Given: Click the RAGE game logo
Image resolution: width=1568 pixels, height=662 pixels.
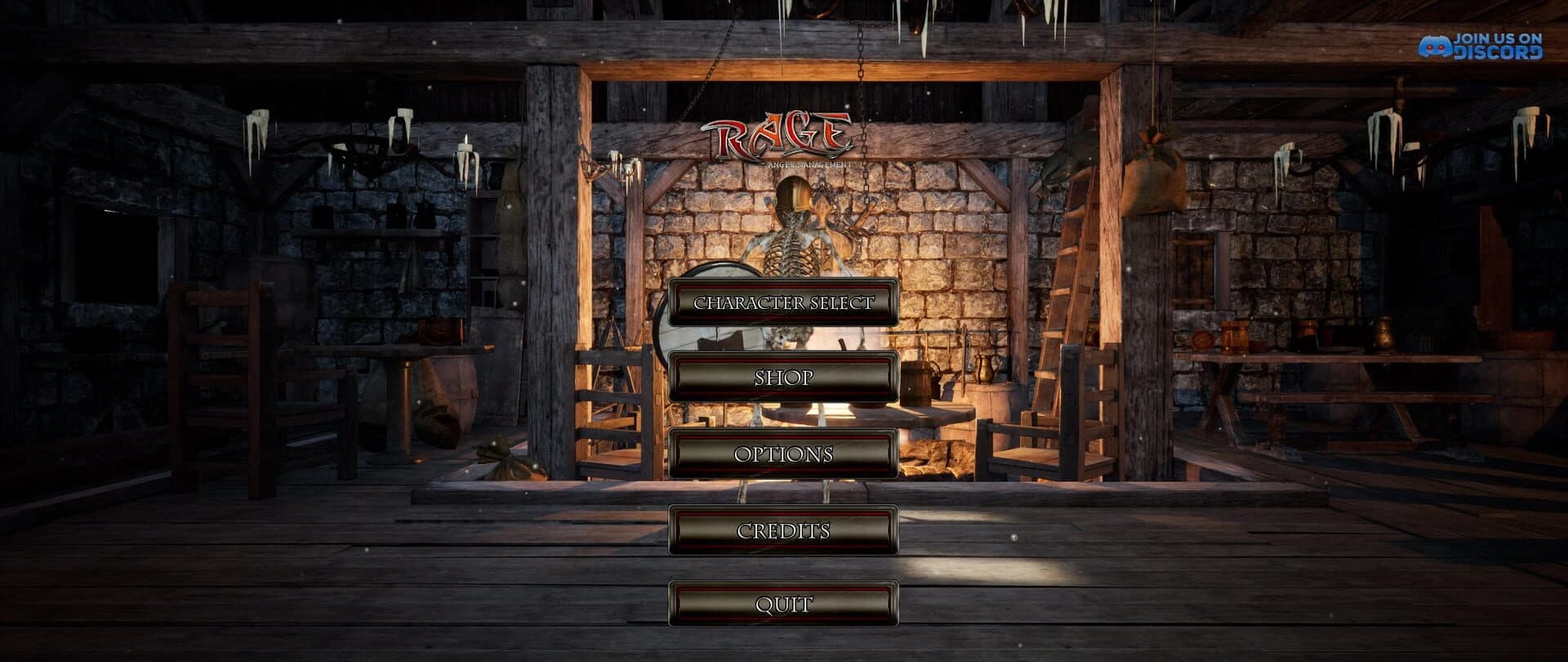Looking at the screenshot, I should tap(780, 135).
